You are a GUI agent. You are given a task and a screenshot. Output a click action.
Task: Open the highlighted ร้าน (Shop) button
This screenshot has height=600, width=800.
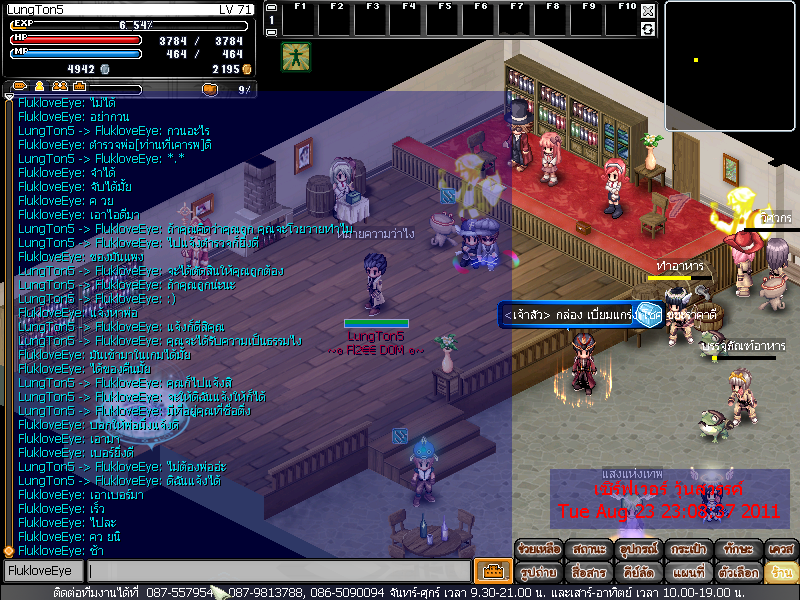click(x=781, y=573)
